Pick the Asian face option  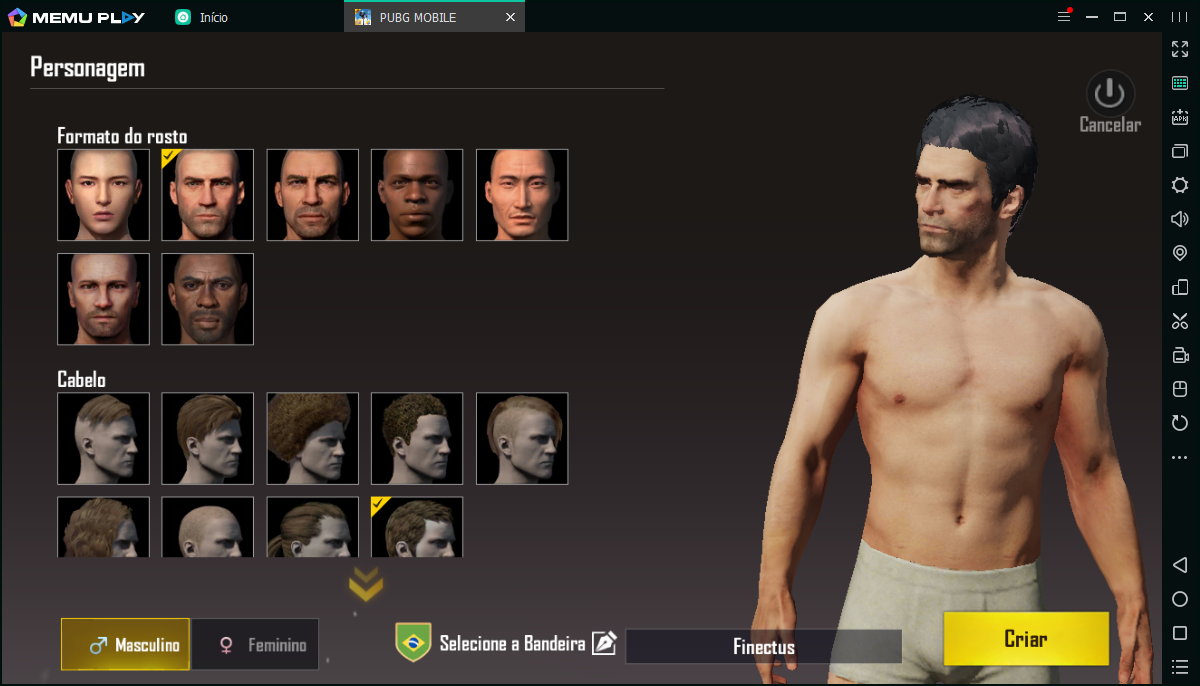(522, 195)
